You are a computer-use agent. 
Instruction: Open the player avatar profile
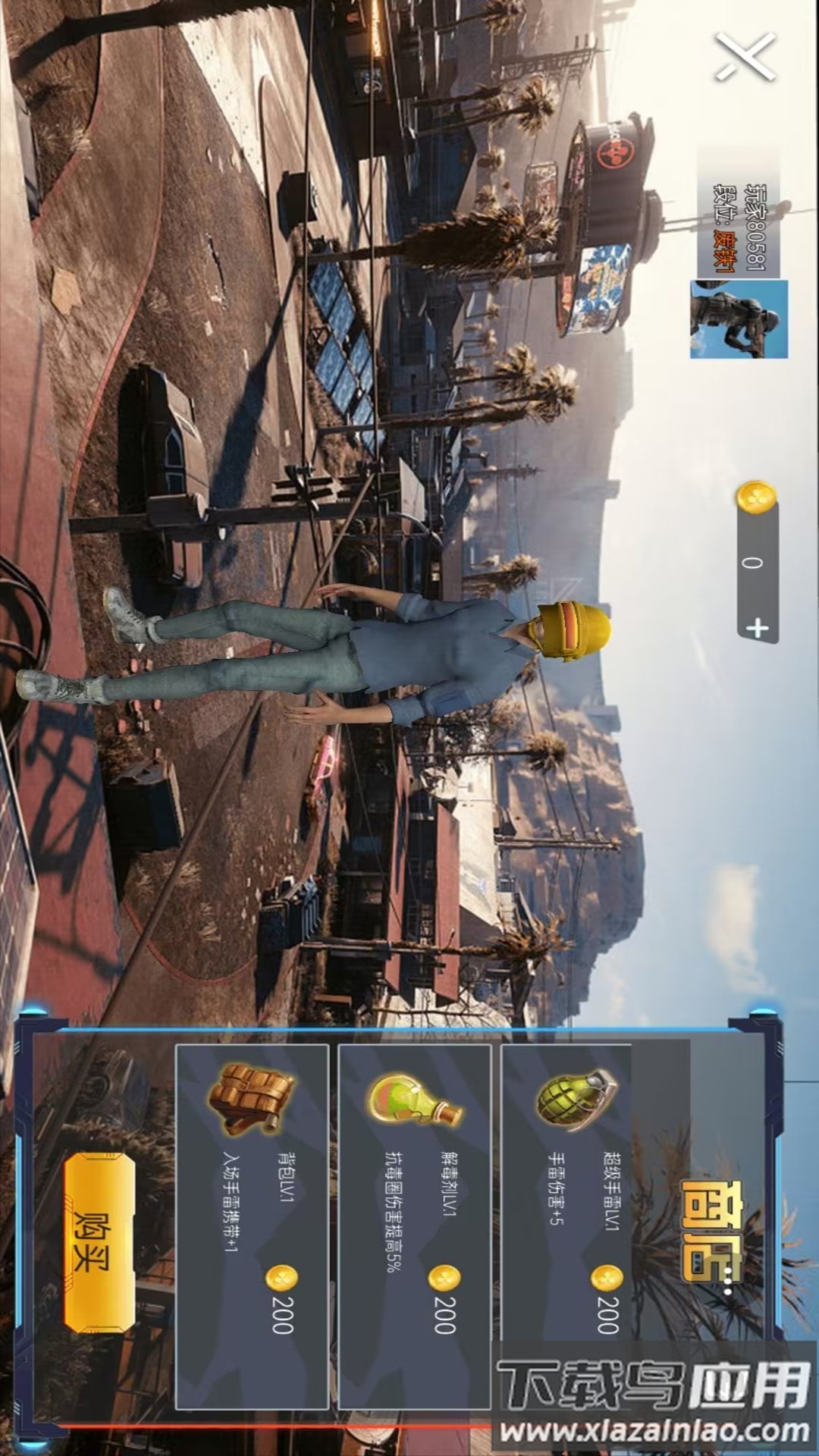tap(739, 318)
